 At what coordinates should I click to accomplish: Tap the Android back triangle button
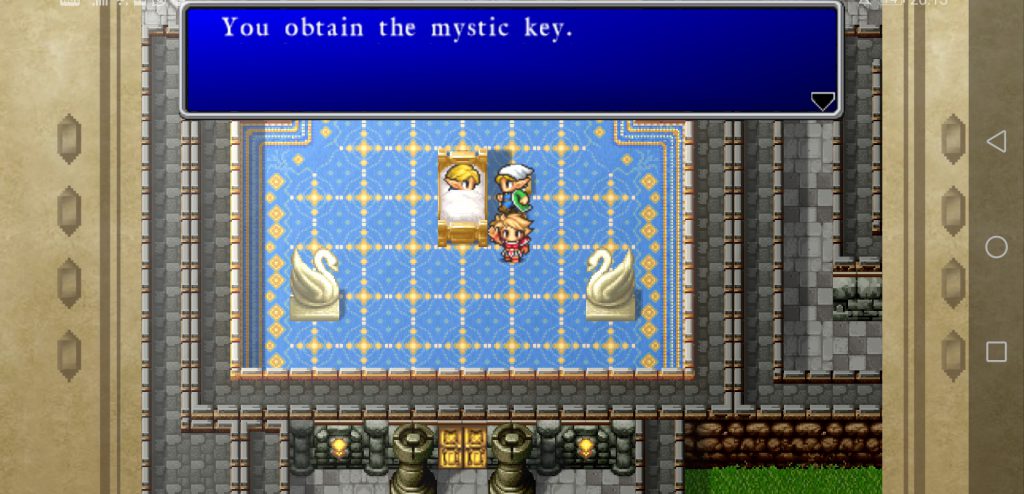[996, 142]
